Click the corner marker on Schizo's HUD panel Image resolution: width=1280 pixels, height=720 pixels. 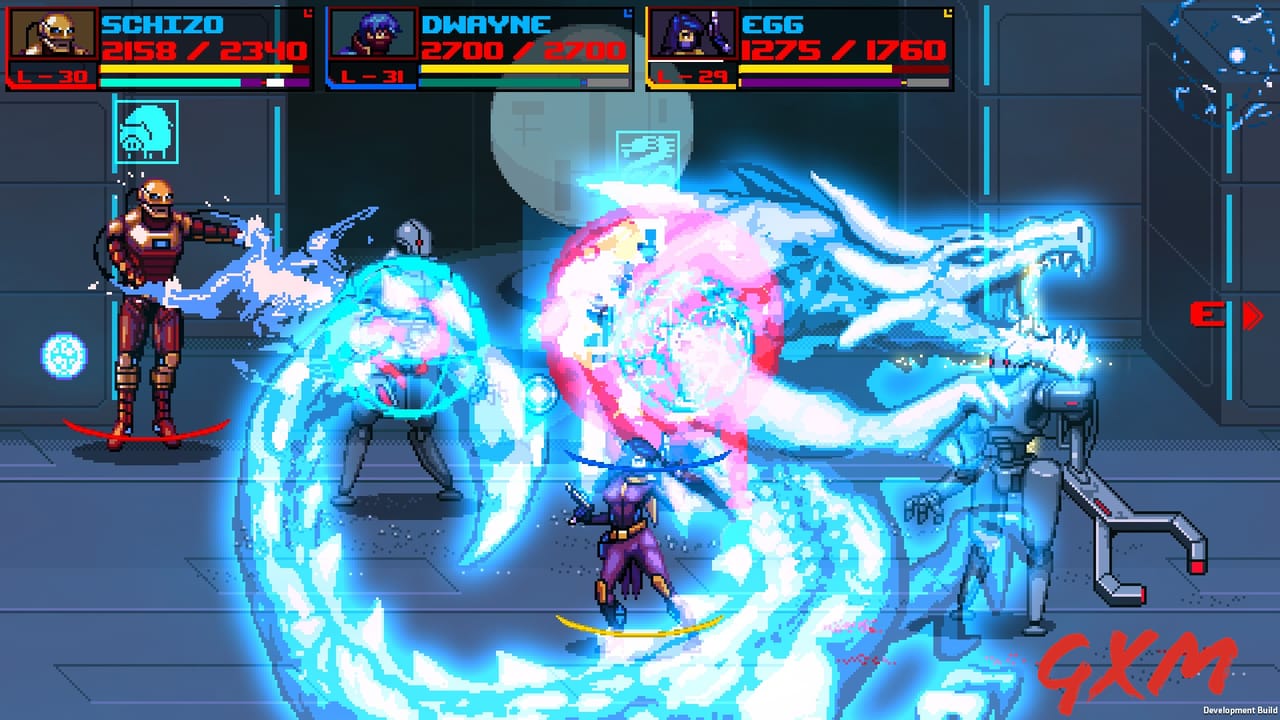tap(308, 12)
